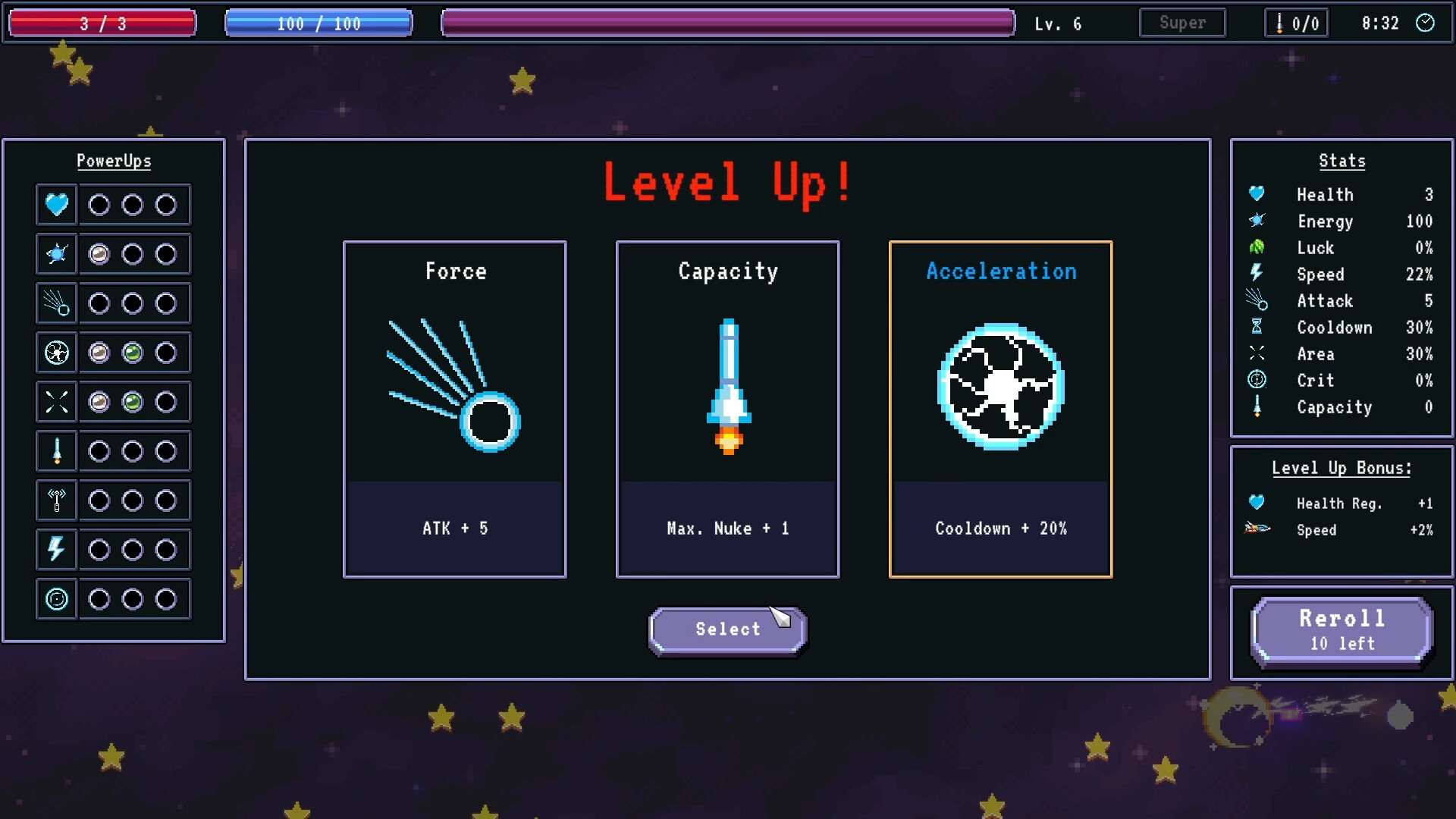The image size is (1456, 819).
Task: Select the comet attack PowerUp icon
Action: click(57, 303)
